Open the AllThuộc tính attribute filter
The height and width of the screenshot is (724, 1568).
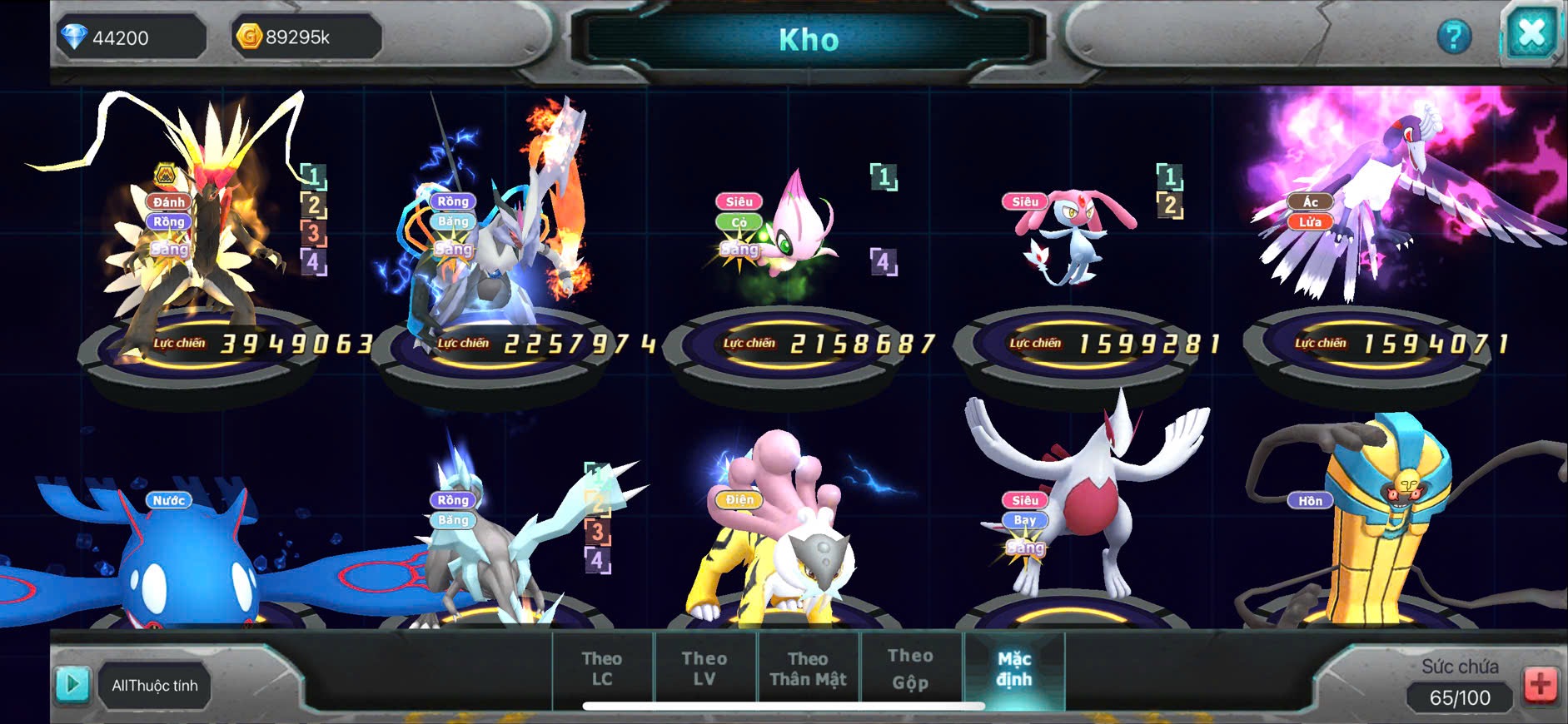(x=155, y=686)
